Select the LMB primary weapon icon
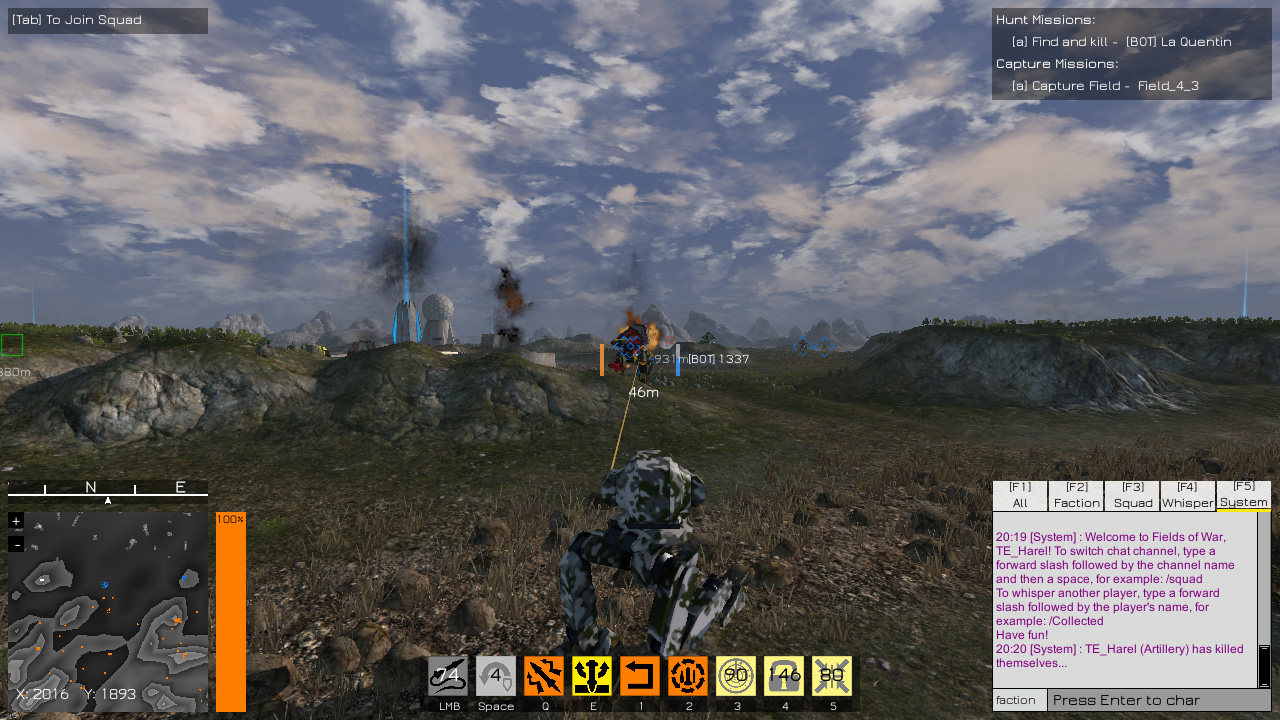This screenshot has width=1280, height=720. (x=447, y=676)
